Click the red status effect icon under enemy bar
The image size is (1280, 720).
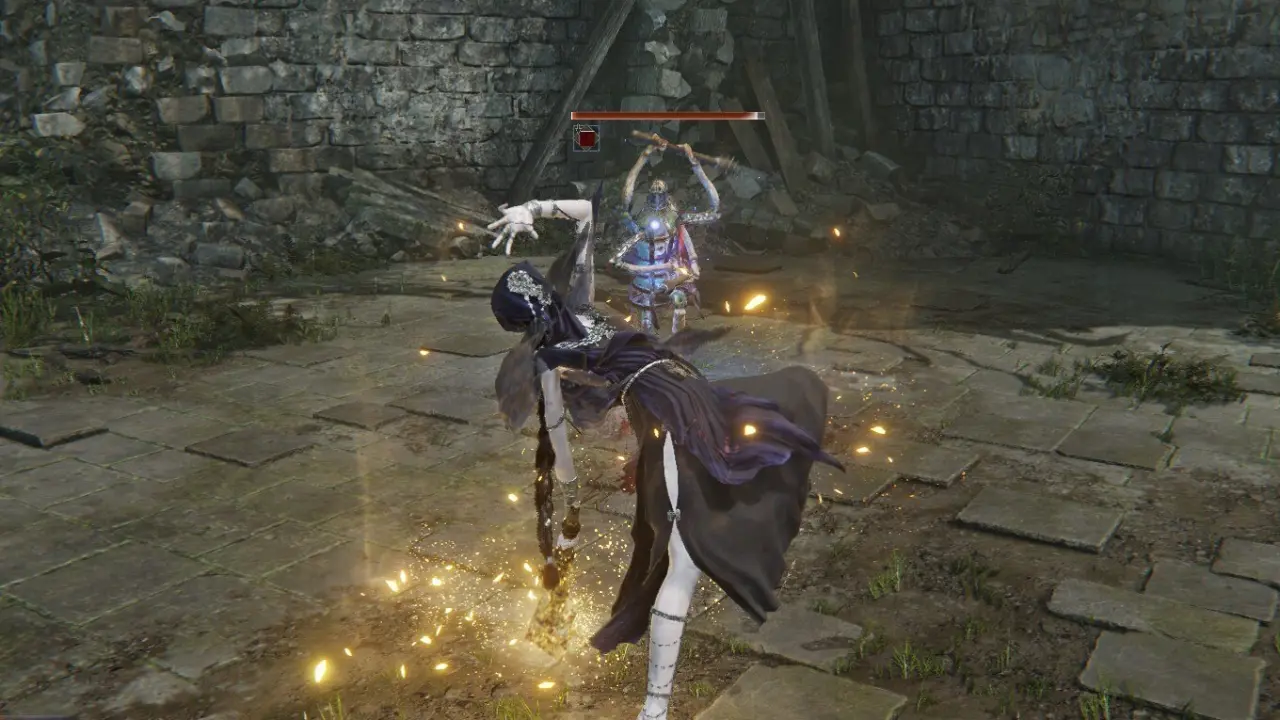click(586, 138)
